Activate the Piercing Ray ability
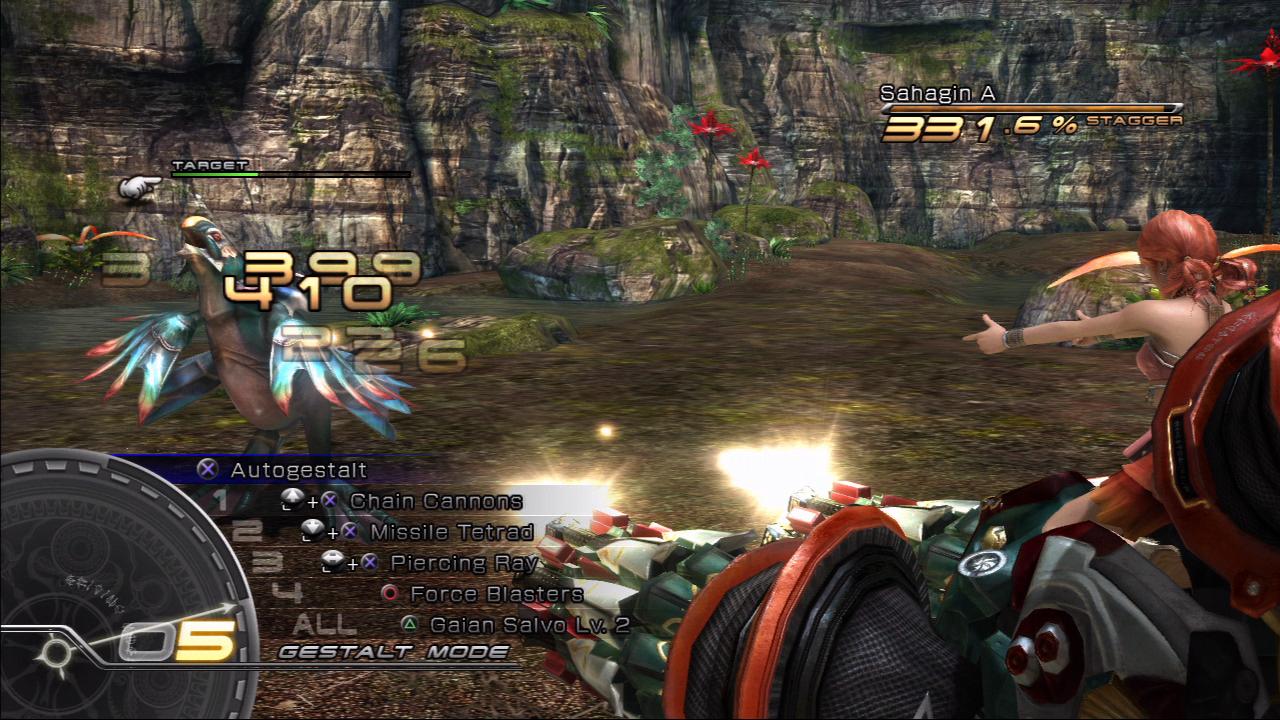The image size is (1280, 720). 464,563
